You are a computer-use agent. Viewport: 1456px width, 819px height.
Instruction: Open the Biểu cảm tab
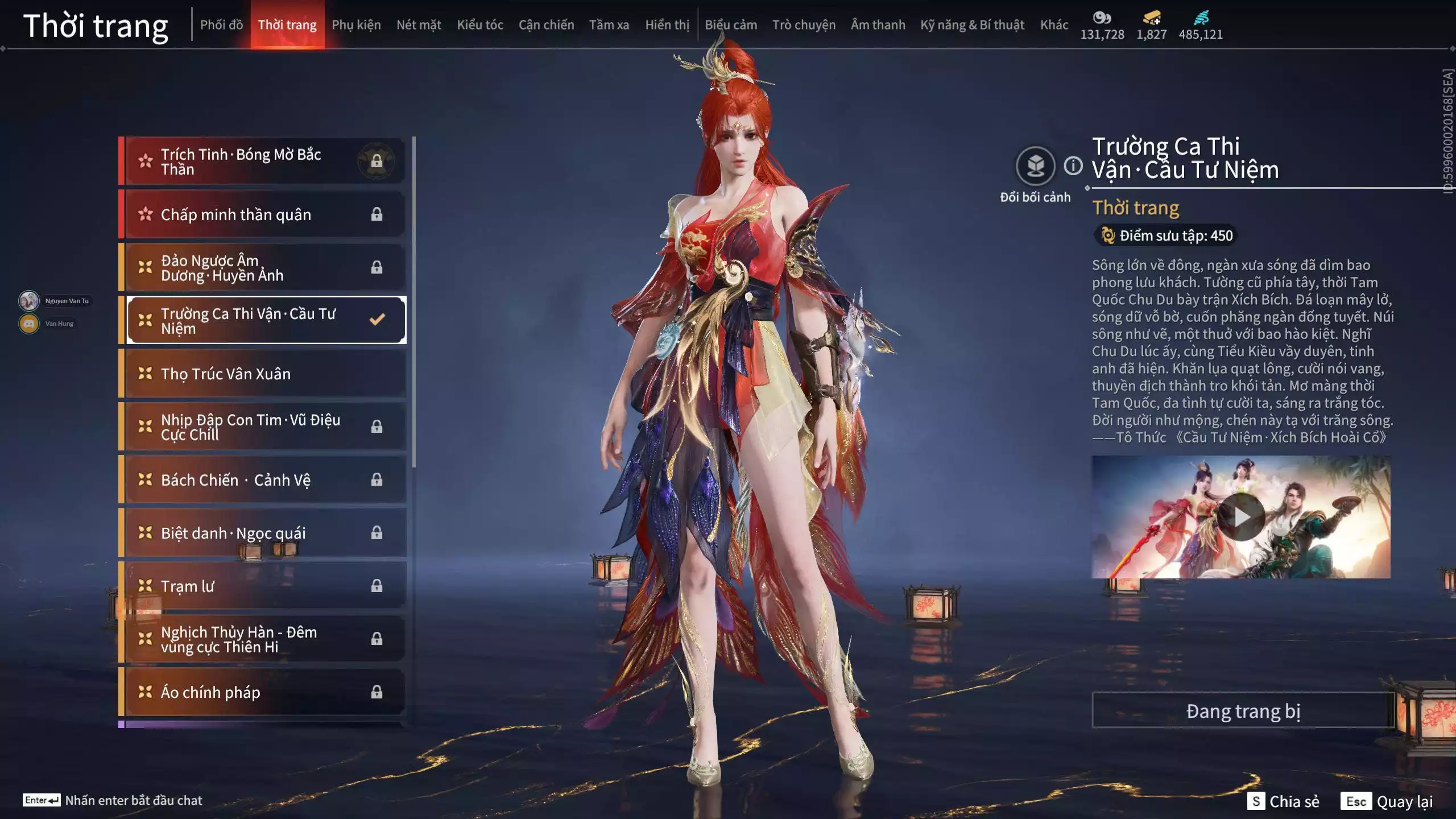pos(731,25)
